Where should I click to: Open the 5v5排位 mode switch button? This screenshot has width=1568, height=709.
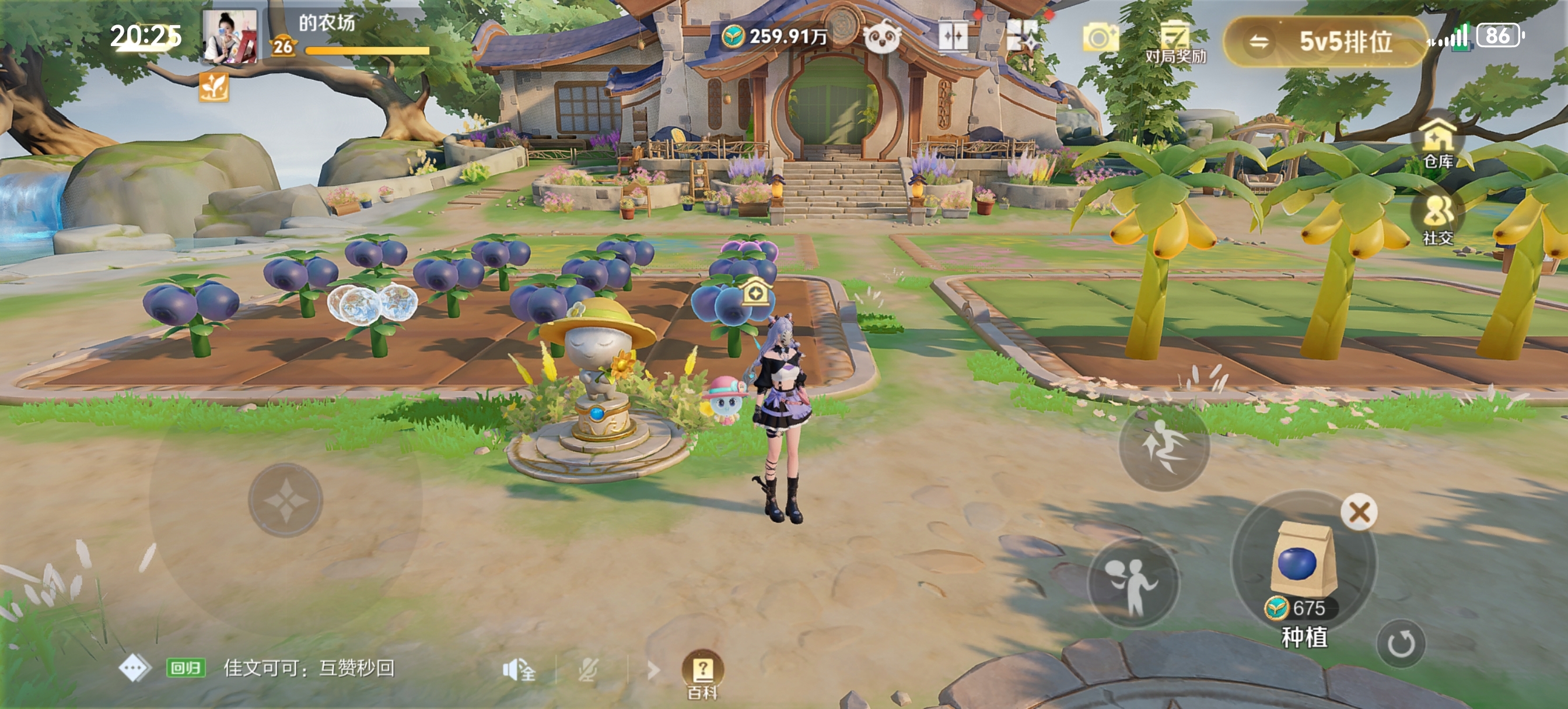1325,41
